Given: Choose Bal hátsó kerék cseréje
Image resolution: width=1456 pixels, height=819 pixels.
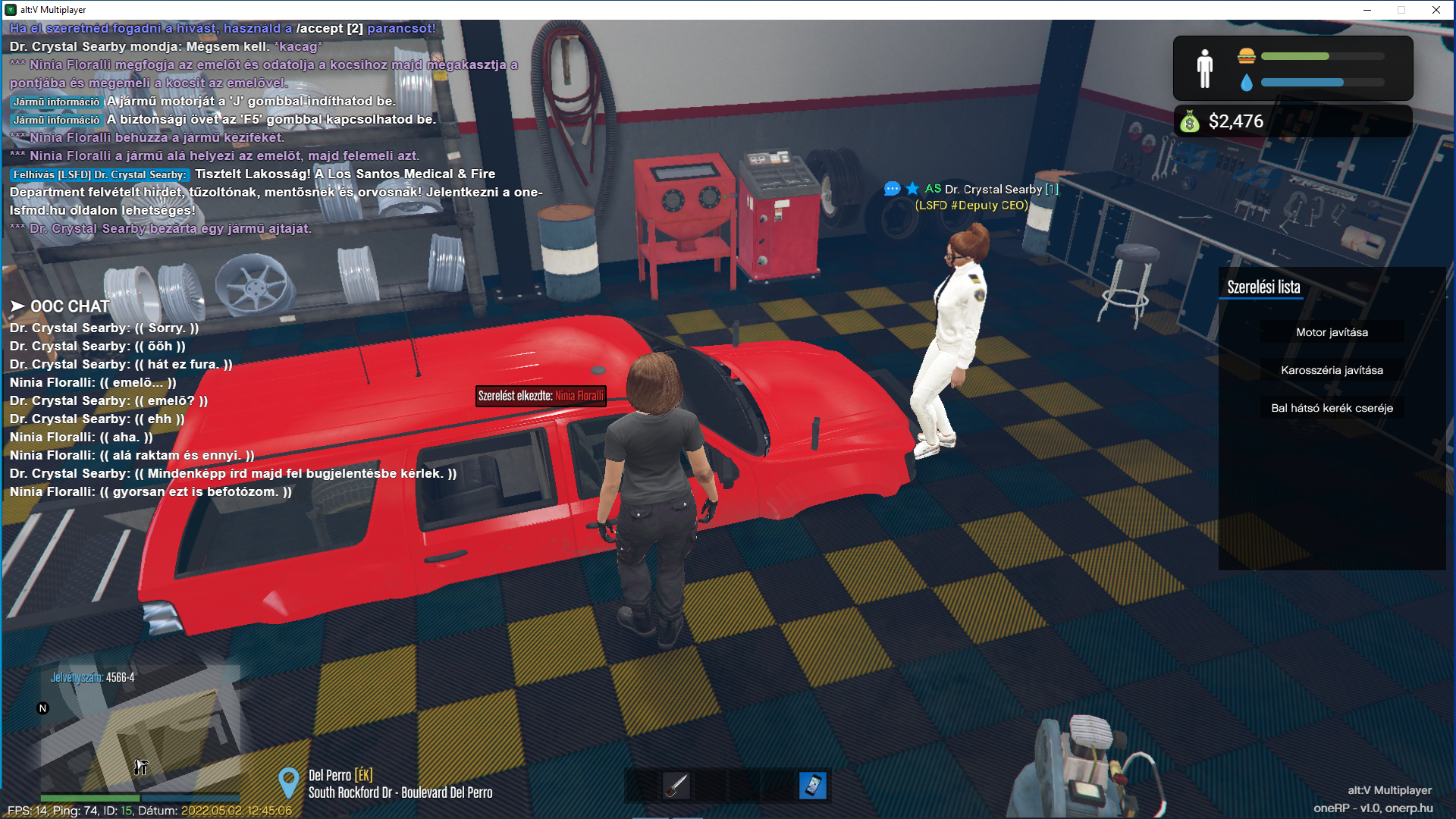Looking at the screenshot, I should [1332, 408].
